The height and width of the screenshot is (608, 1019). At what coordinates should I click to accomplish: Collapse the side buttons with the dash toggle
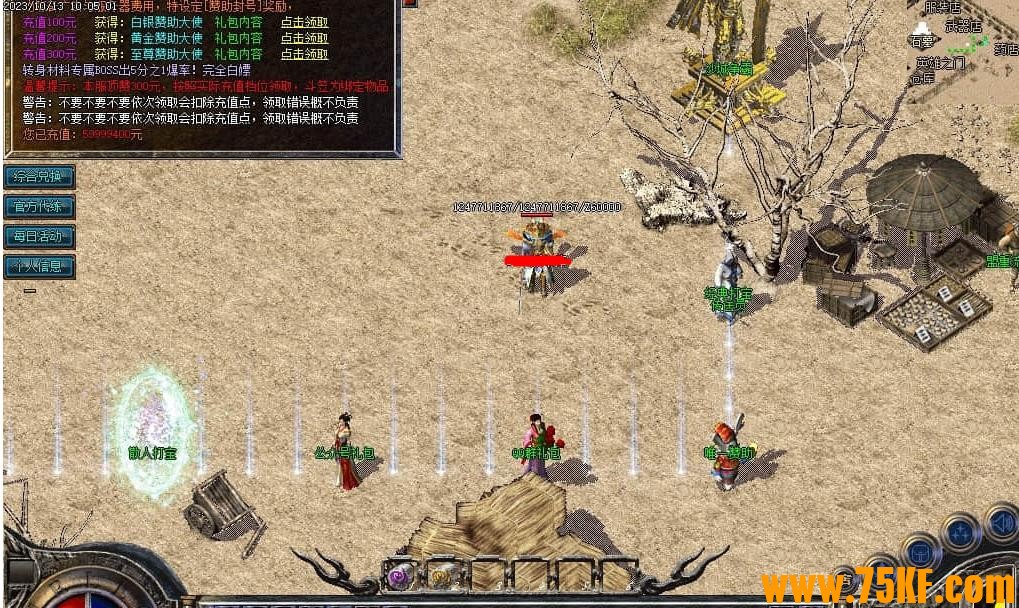click(30, 291)
